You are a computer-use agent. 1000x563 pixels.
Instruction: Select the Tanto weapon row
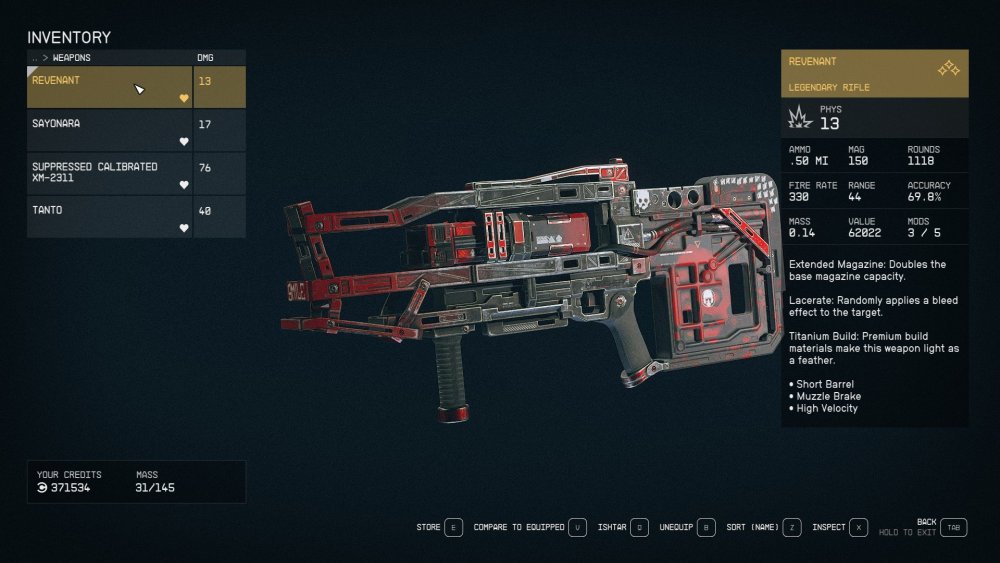[108, 216]
